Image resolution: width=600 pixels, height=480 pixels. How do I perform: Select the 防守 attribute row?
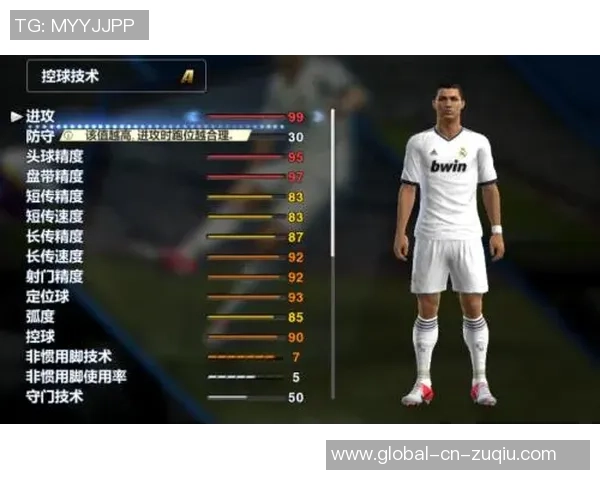41,137
